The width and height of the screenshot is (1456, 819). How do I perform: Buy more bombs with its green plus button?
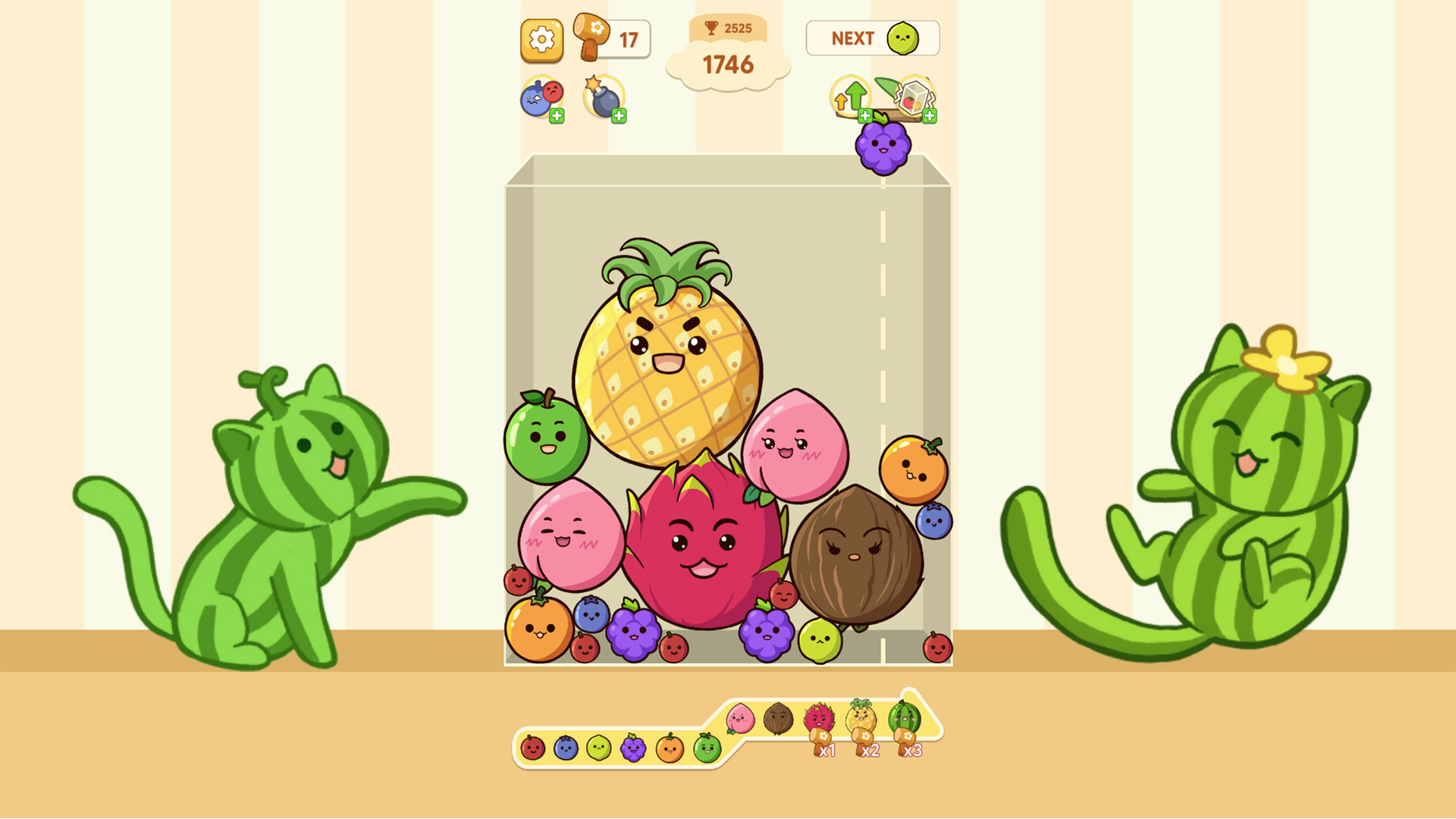(x=620, y=115)
